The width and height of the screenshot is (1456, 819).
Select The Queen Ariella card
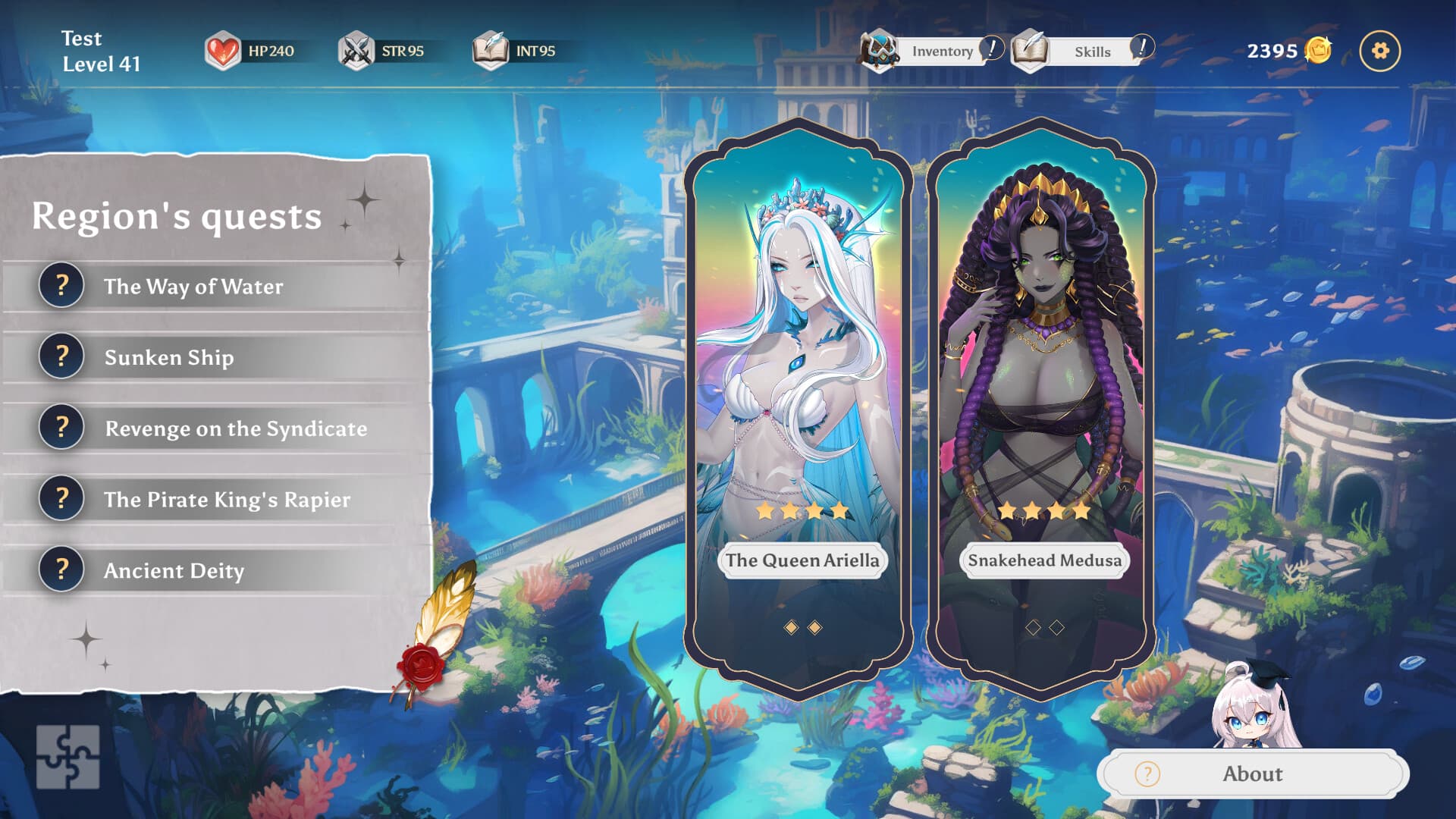pyautogui.click(x=800, y=409)
